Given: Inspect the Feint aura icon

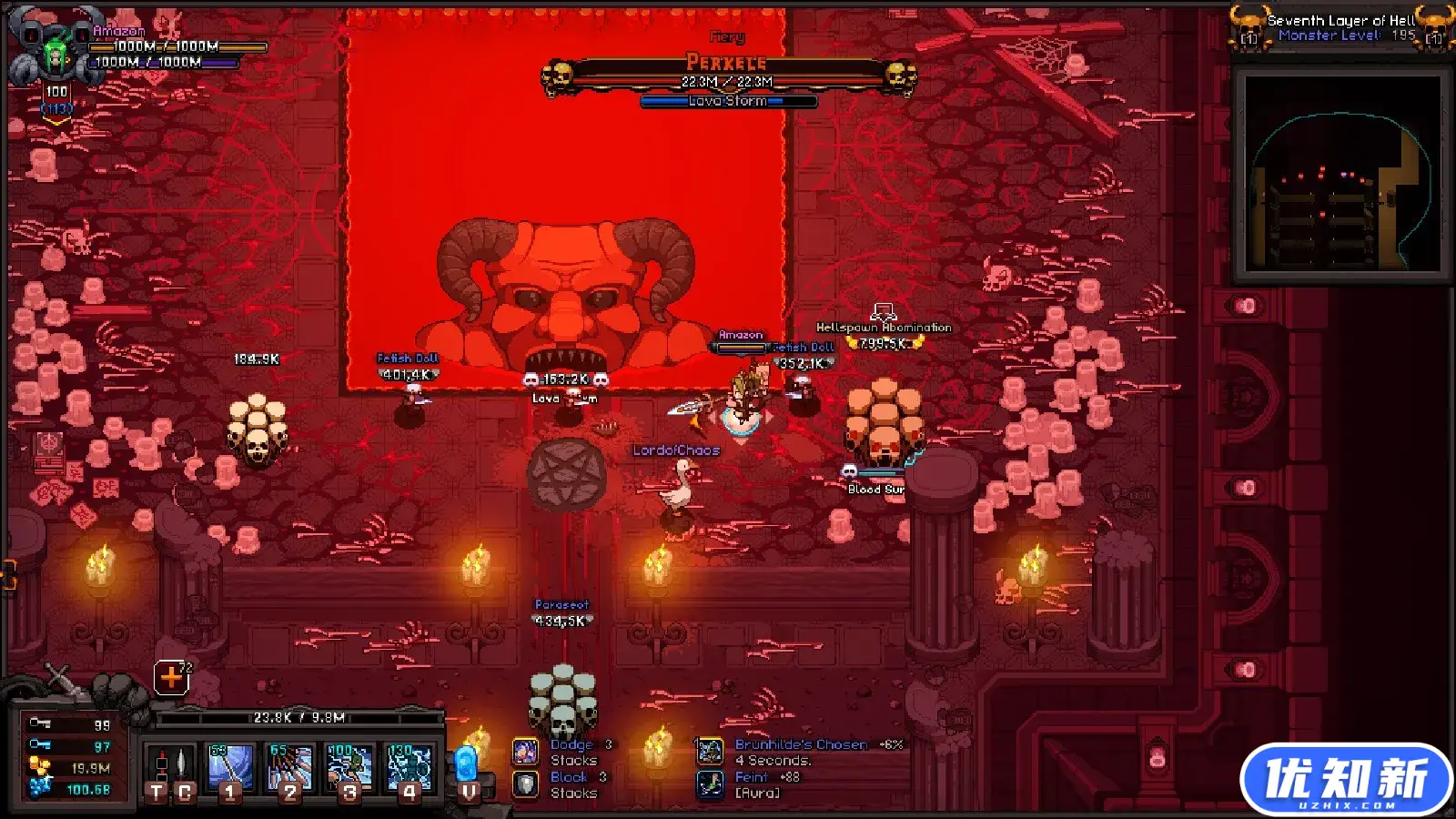Looking at the screenshot, I should pos(710,784).
